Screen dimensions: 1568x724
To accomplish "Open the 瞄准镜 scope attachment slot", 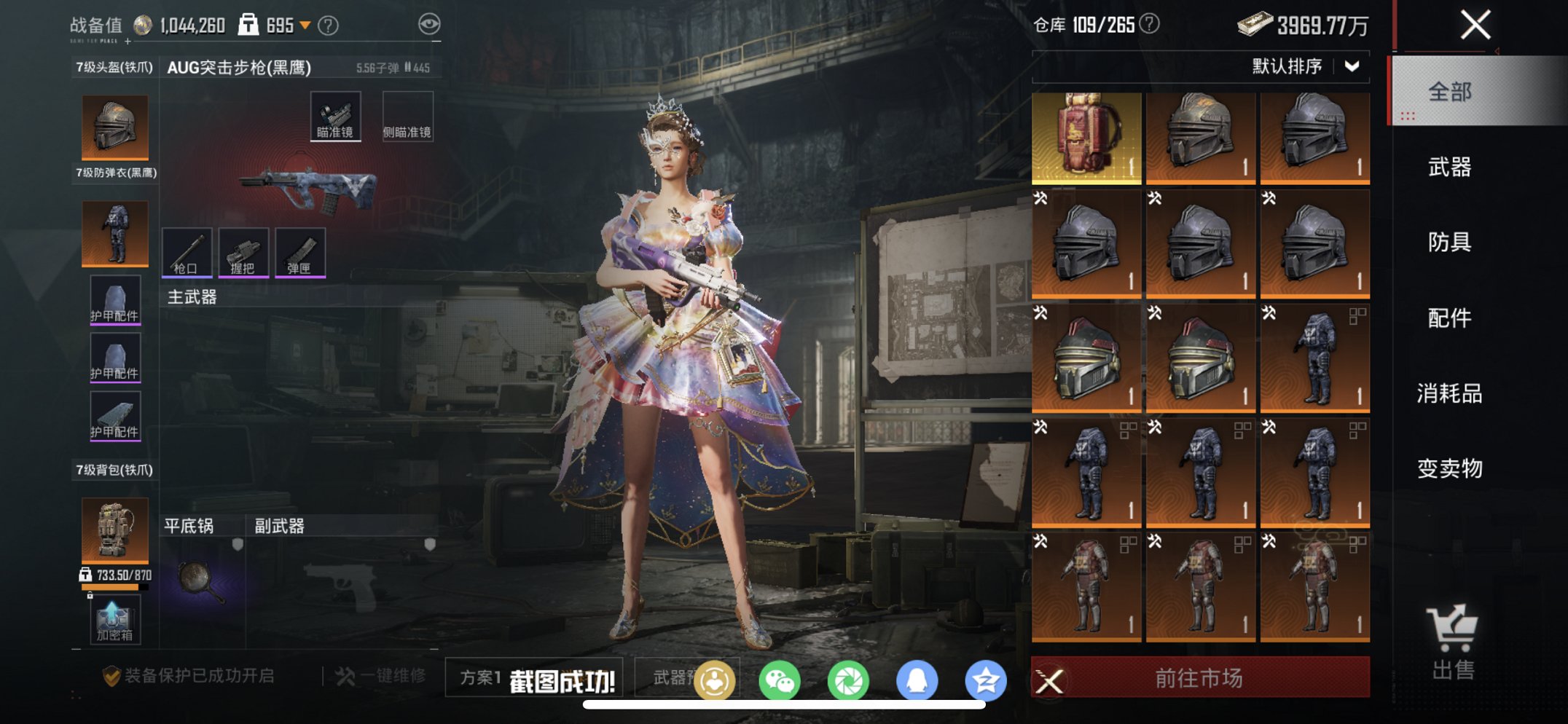I will coord(335,116).
